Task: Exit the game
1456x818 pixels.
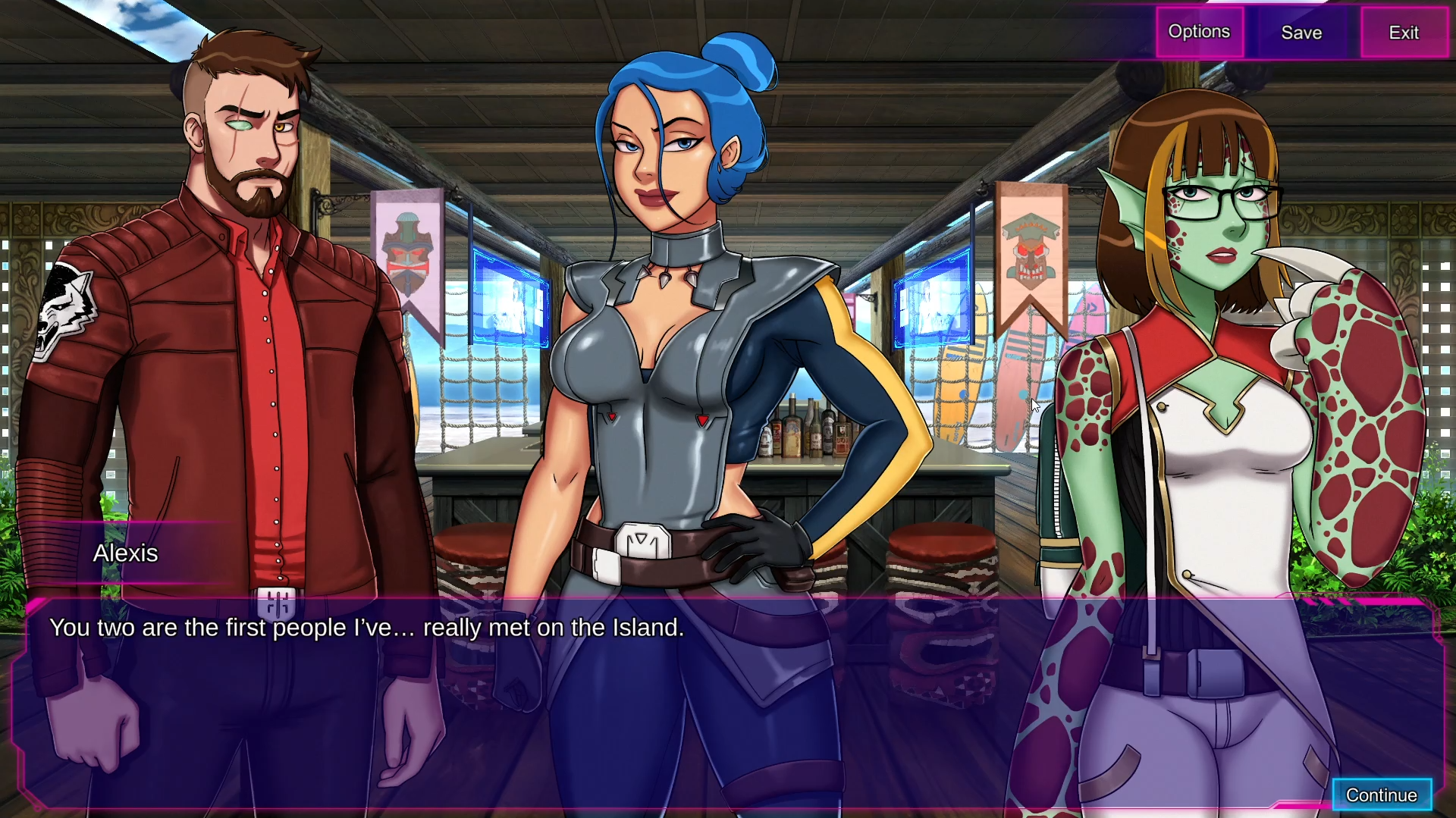Action: click(1404, 33)
